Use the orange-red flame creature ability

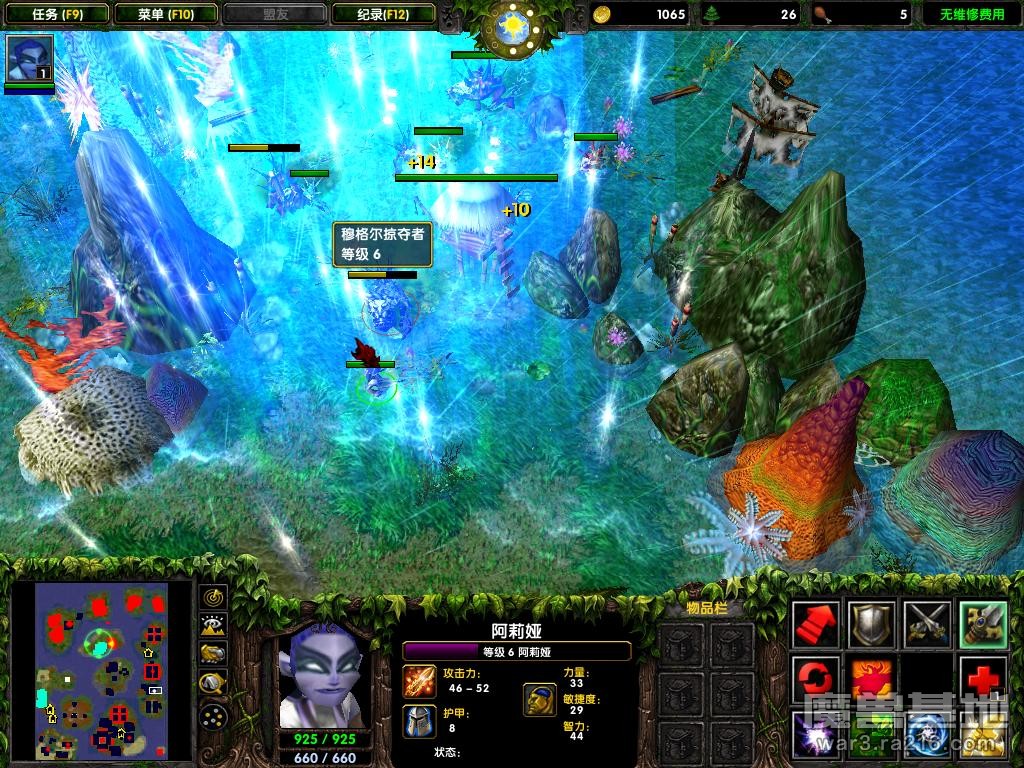pyautogui.click(x=870, y=679)
